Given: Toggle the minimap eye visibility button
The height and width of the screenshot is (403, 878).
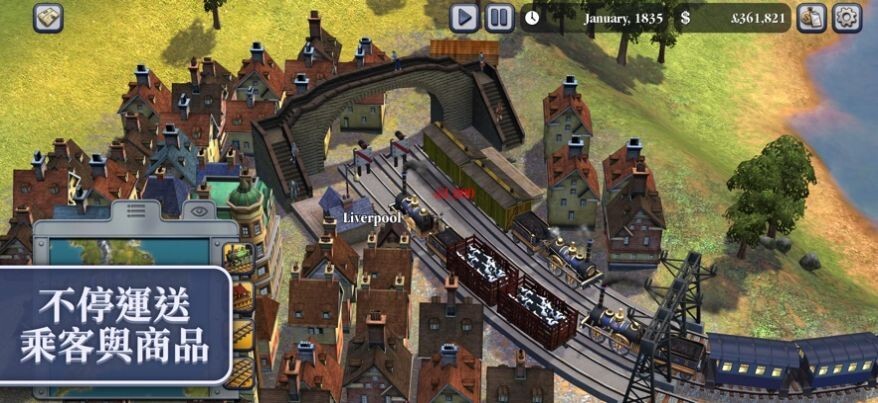Looking at the screenshot, I should point(201,213).
